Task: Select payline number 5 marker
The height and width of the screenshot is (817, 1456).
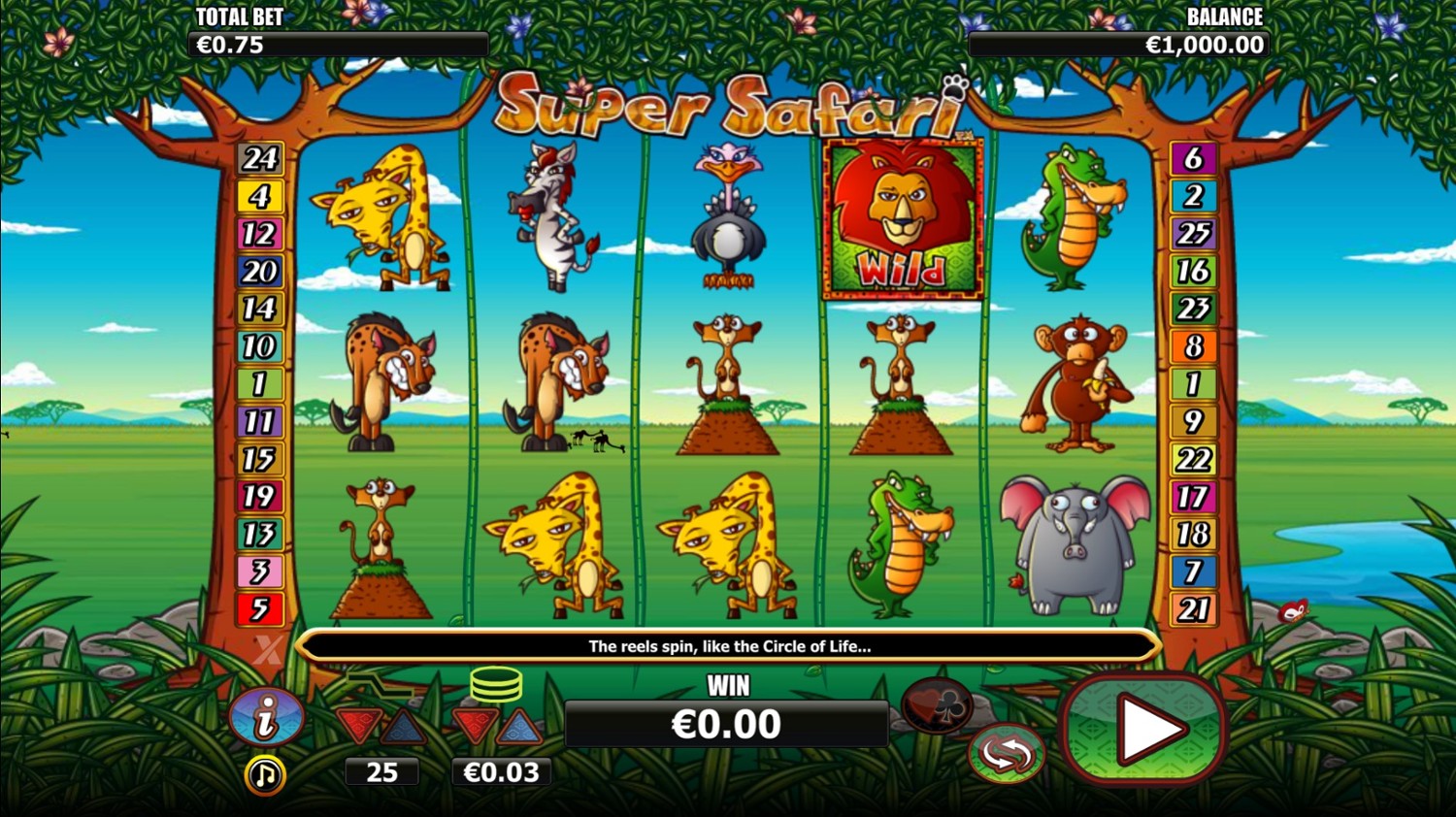Action: [260, 609]
